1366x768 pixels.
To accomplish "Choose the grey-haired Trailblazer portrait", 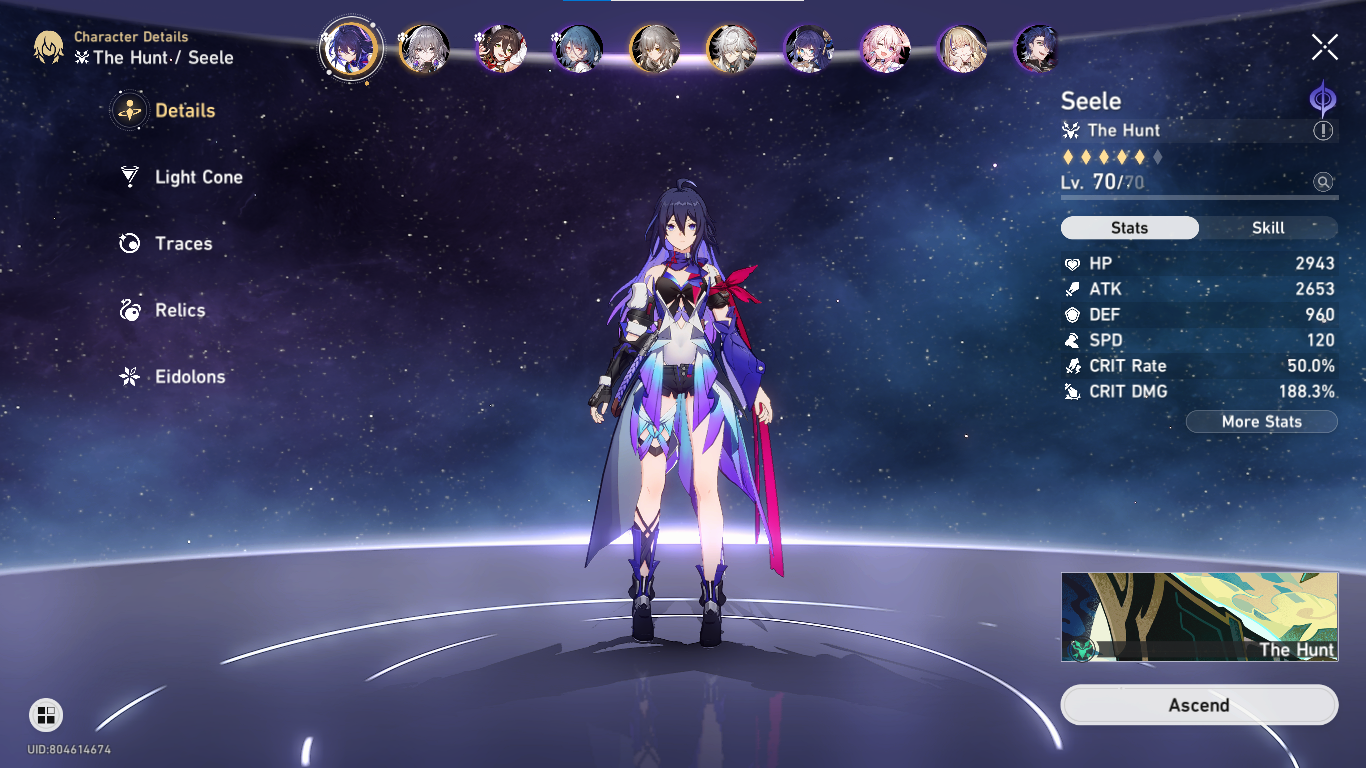I will pos(655,48).
